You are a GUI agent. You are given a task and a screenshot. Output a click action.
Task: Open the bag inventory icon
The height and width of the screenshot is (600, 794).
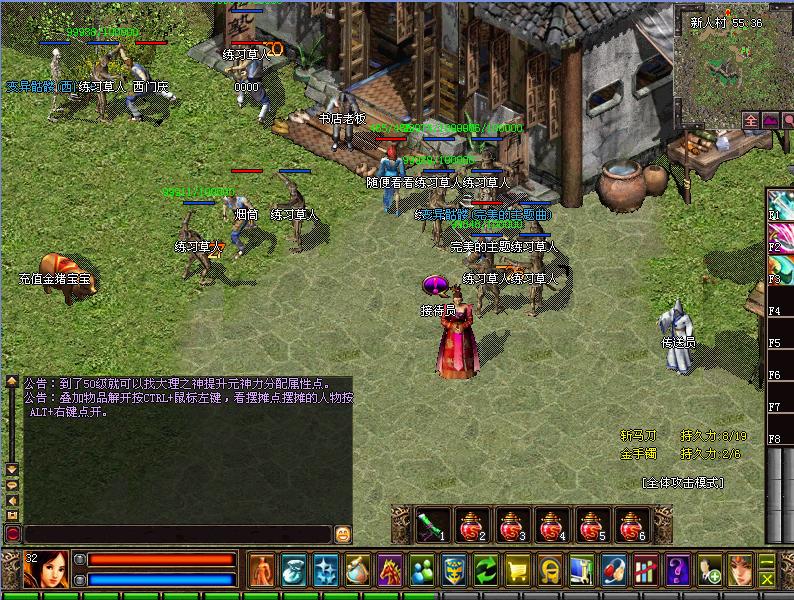[x=294, y=570]
